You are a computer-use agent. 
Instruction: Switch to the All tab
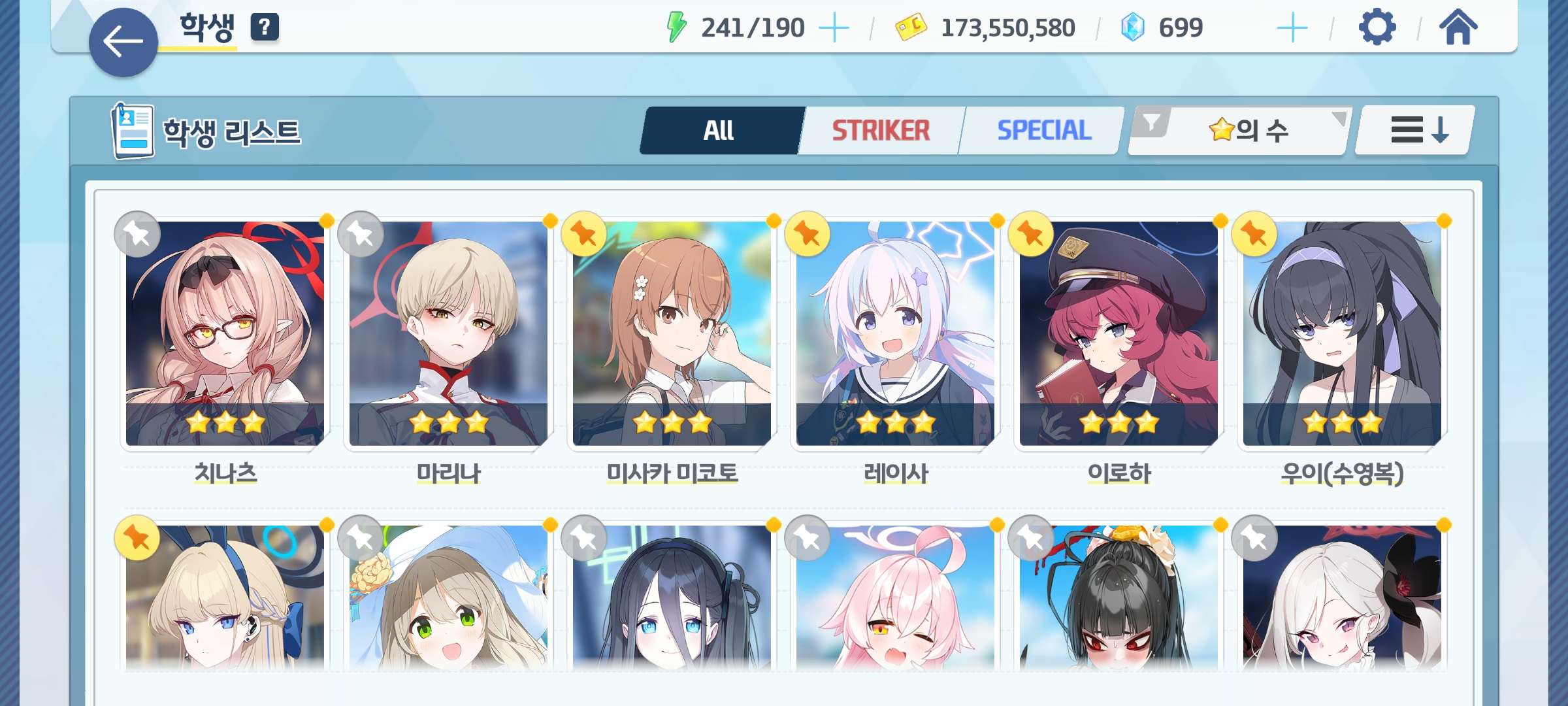pyautogui.click(x=719, y=131)
